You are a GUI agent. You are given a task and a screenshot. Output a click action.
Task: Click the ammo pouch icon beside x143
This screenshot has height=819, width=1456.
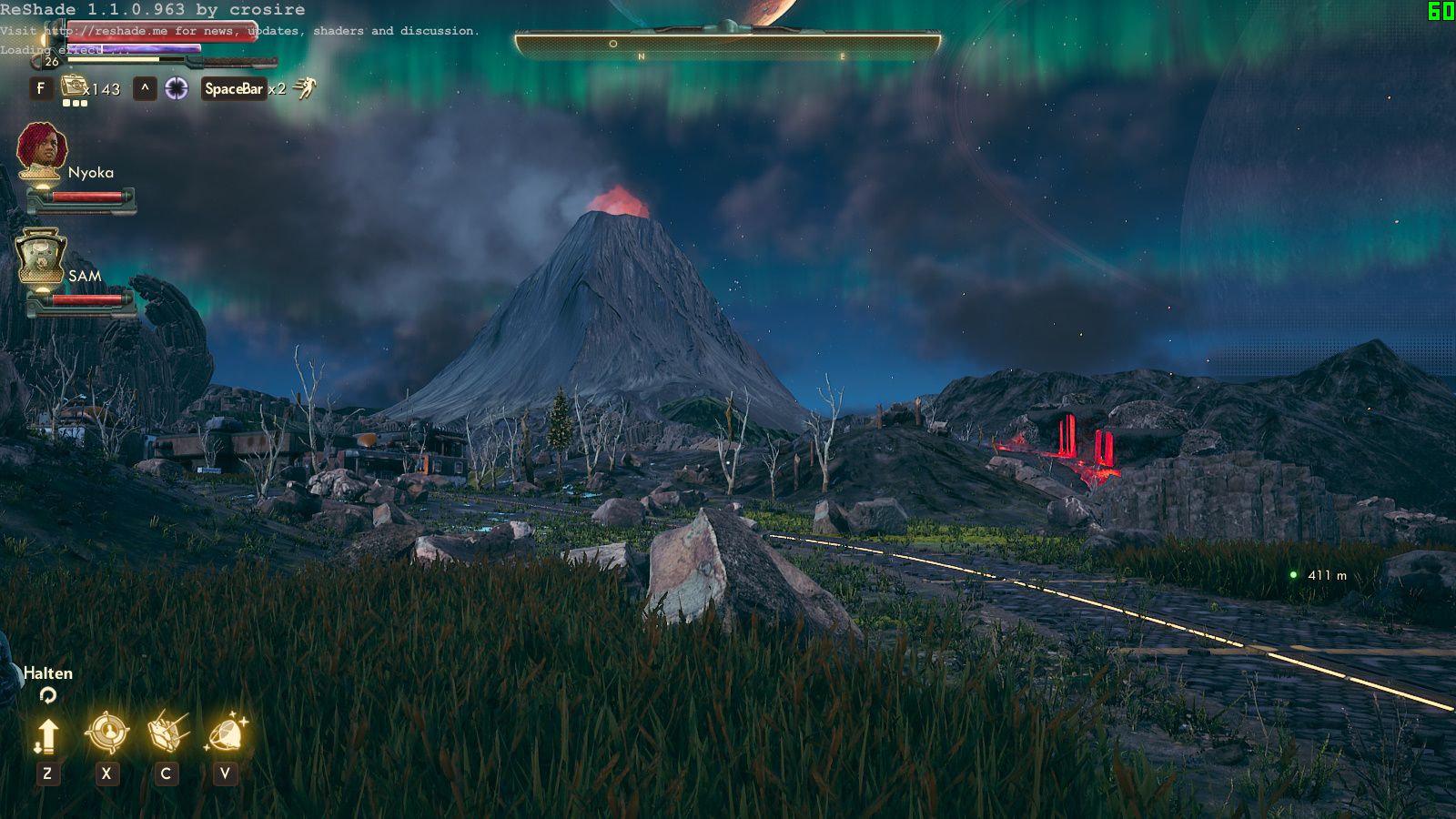coord(73,87)
